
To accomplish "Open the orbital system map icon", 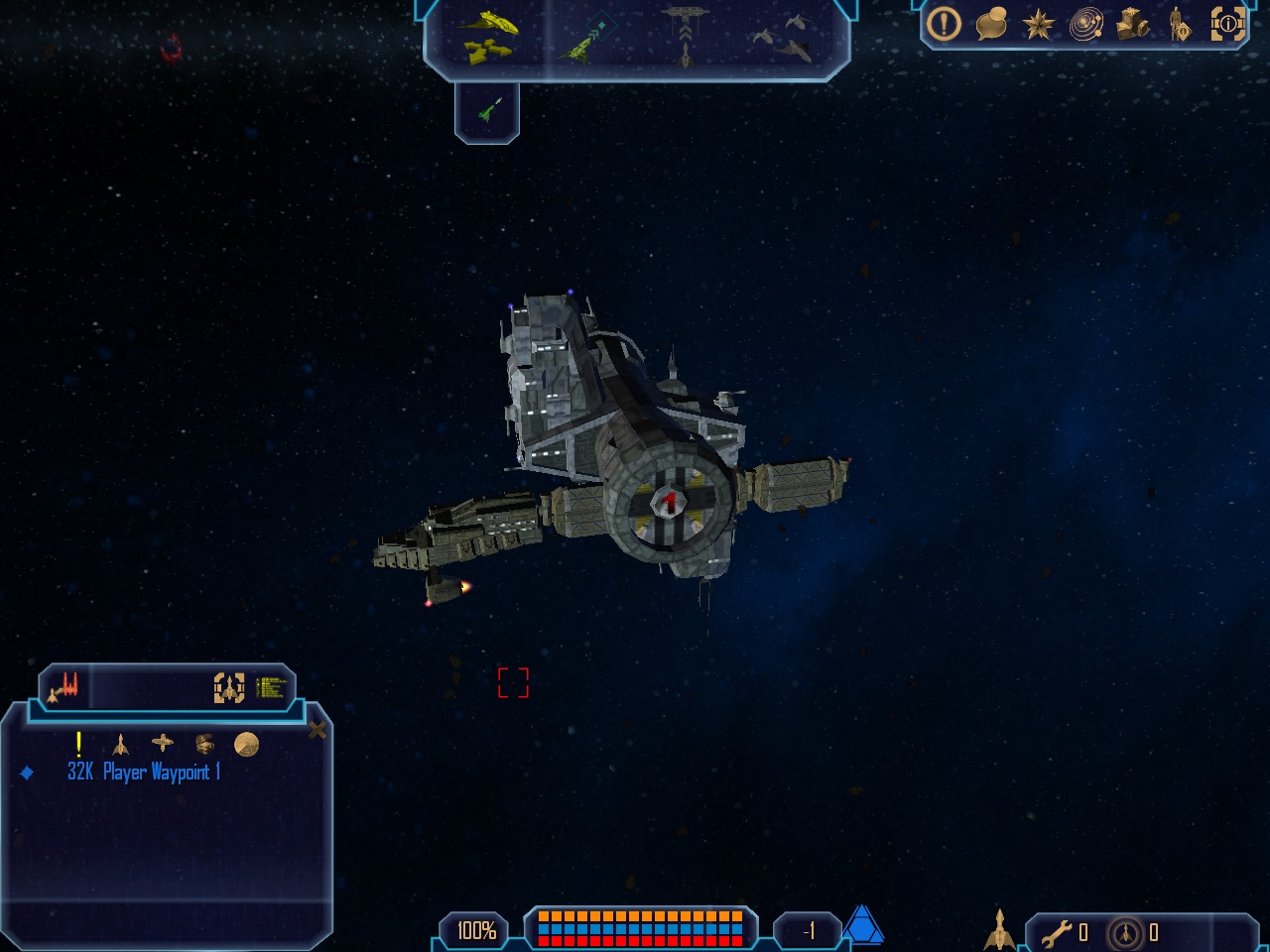I will [1086, 24].
